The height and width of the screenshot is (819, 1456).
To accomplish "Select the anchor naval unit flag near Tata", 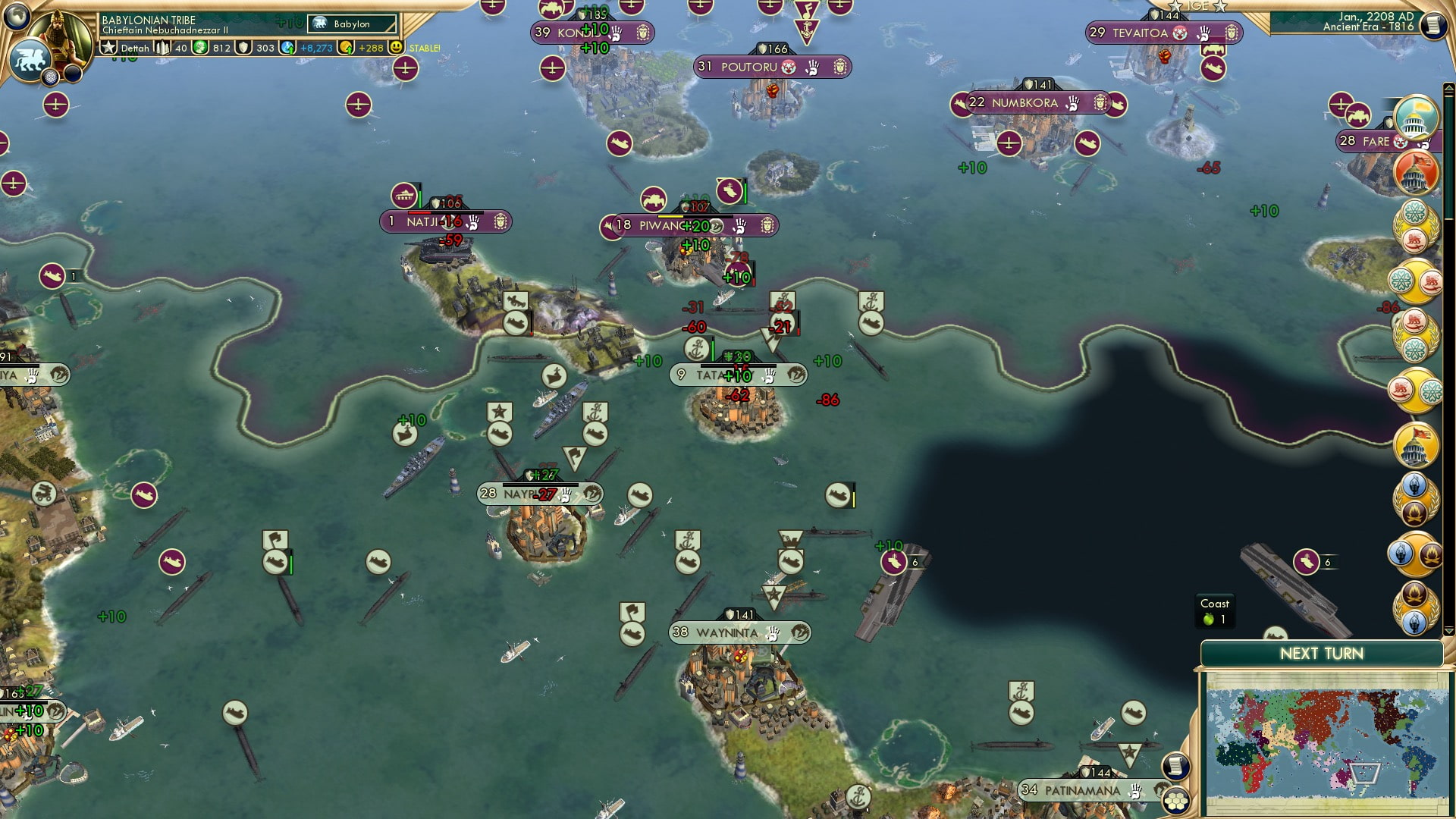I will pos(697,350).
